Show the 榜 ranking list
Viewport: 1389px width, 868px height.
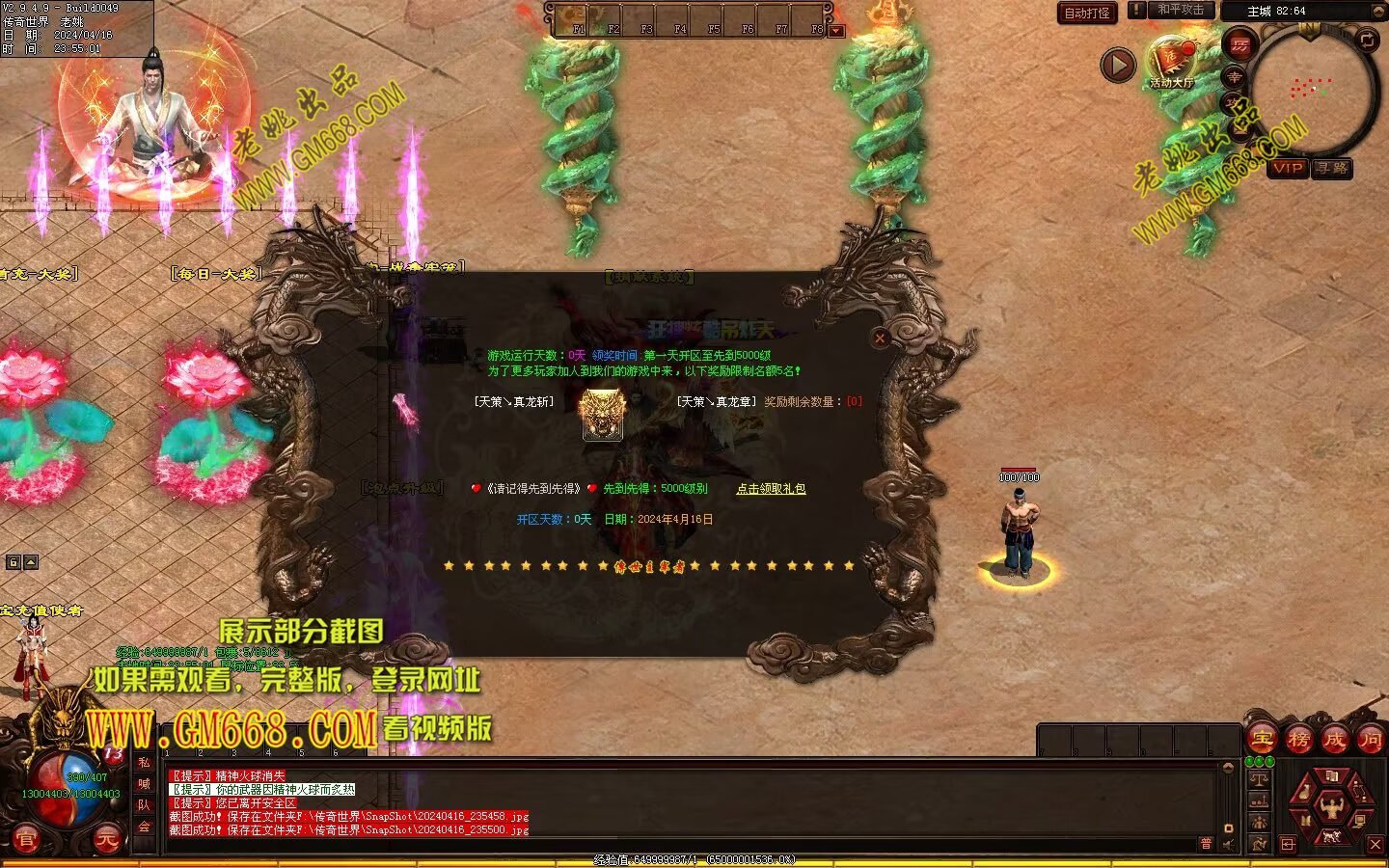point(1298,740)
